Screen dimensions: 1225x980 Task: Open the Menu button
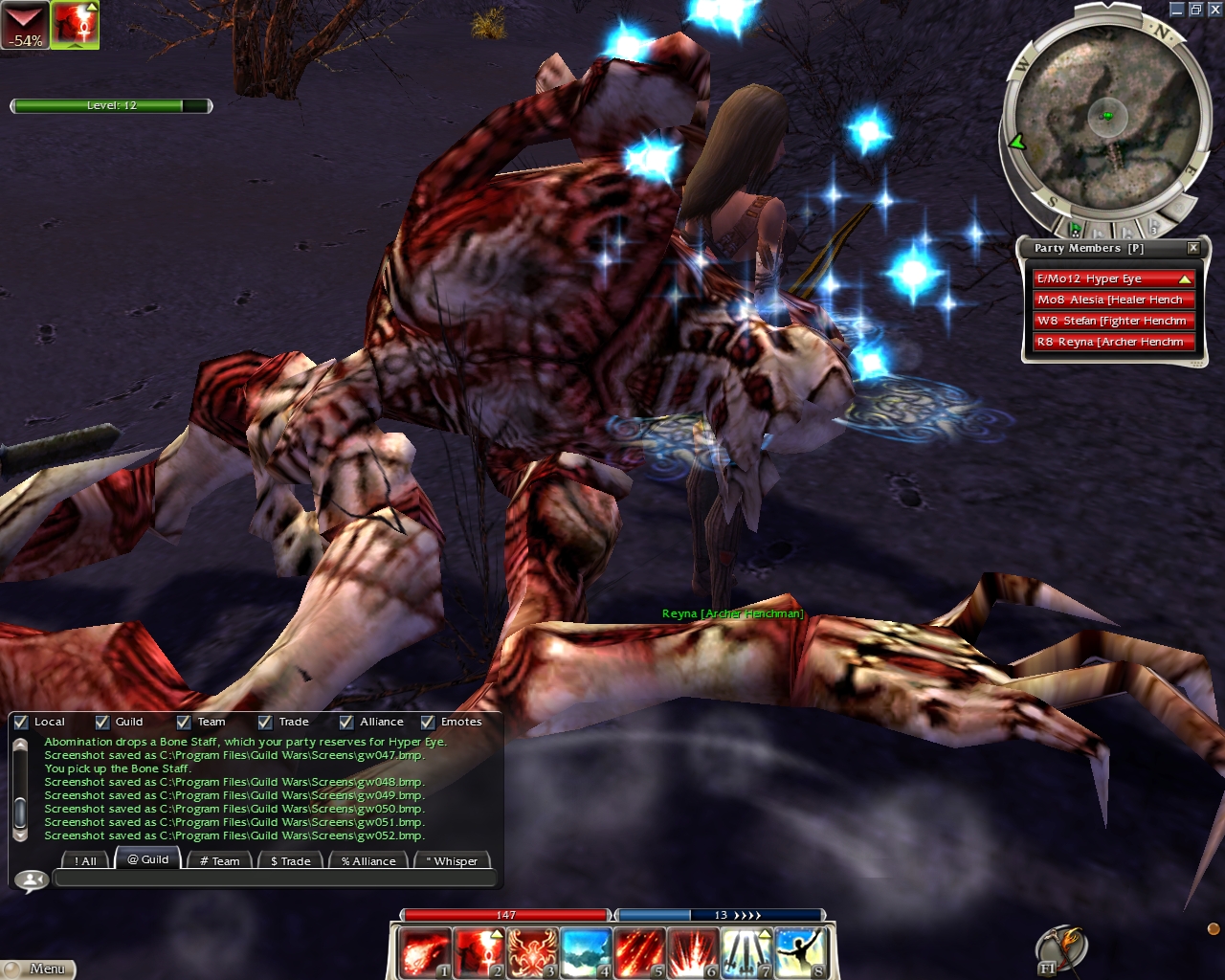click(x=38, y=969)
